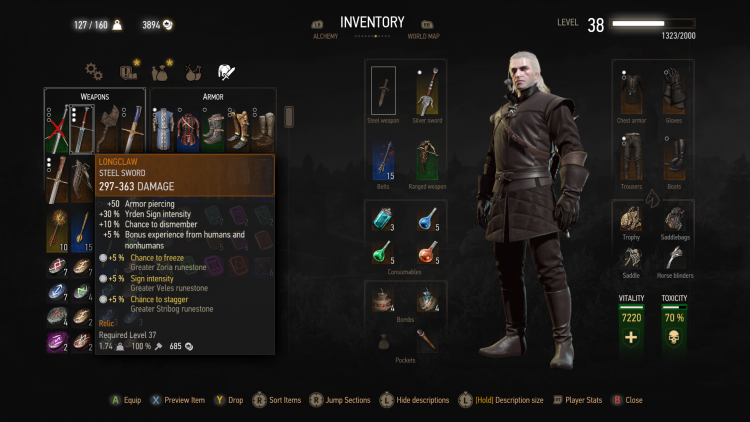Select the Trophy slot

(631, 219)
